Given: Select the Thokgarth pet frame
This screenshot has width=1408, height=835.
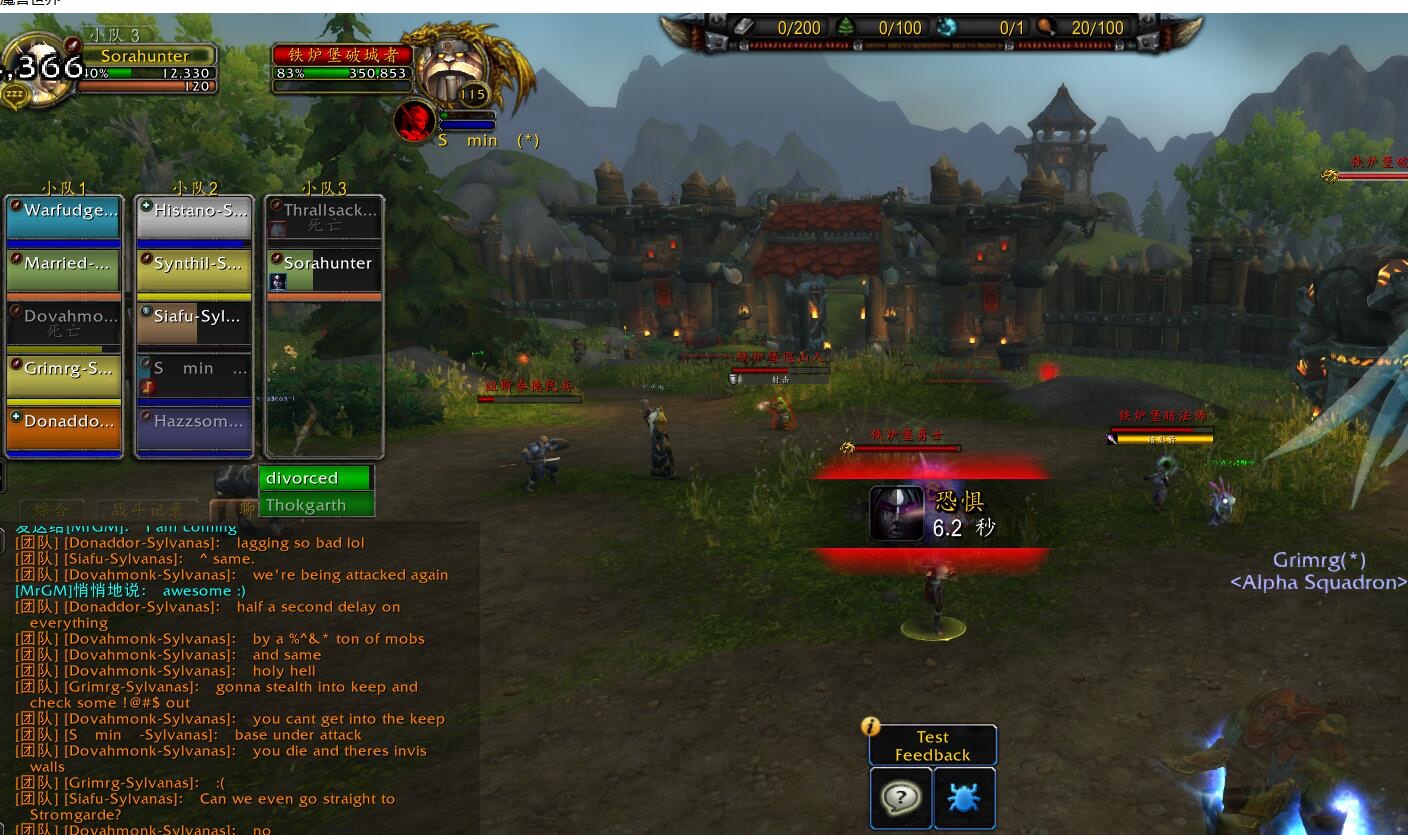Looking at the screenshot, I should (x=316, y=505).
